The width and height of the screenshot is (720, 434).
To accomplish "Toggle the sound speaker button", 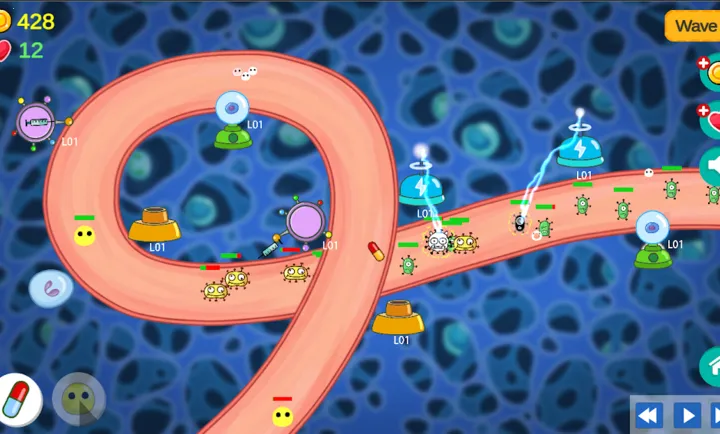I will coord(711,166).
